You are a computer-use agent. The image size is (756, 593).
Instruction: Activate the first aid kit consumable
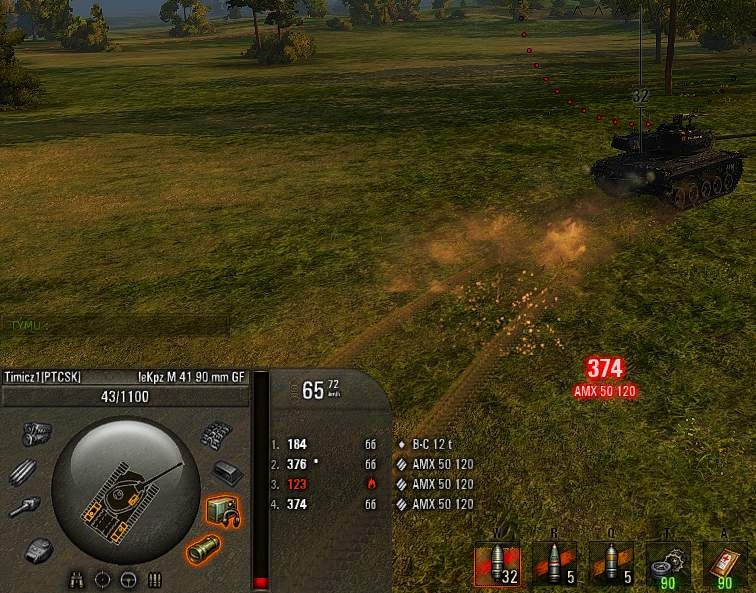725,563
